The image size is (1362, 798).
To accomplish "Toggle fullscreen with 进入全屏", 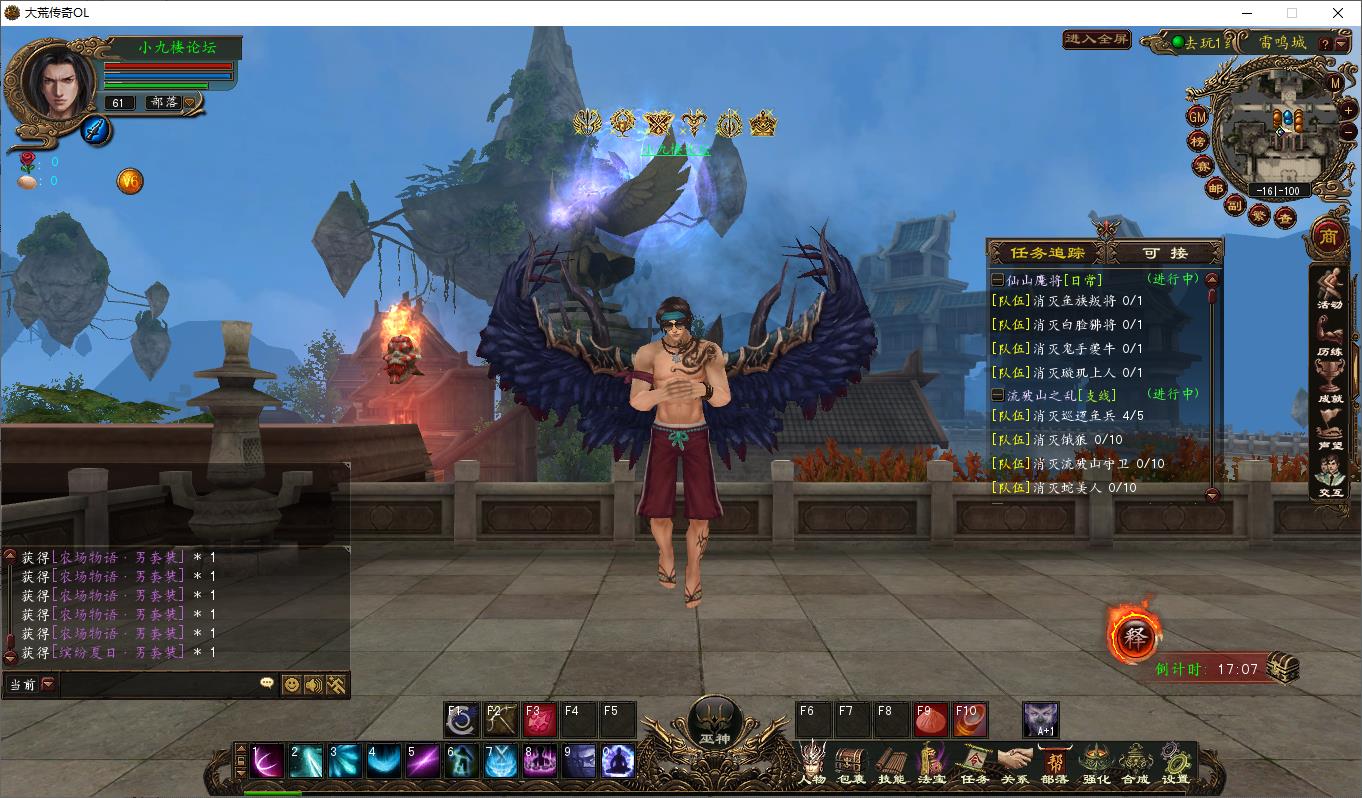I will click(1095, 40).
